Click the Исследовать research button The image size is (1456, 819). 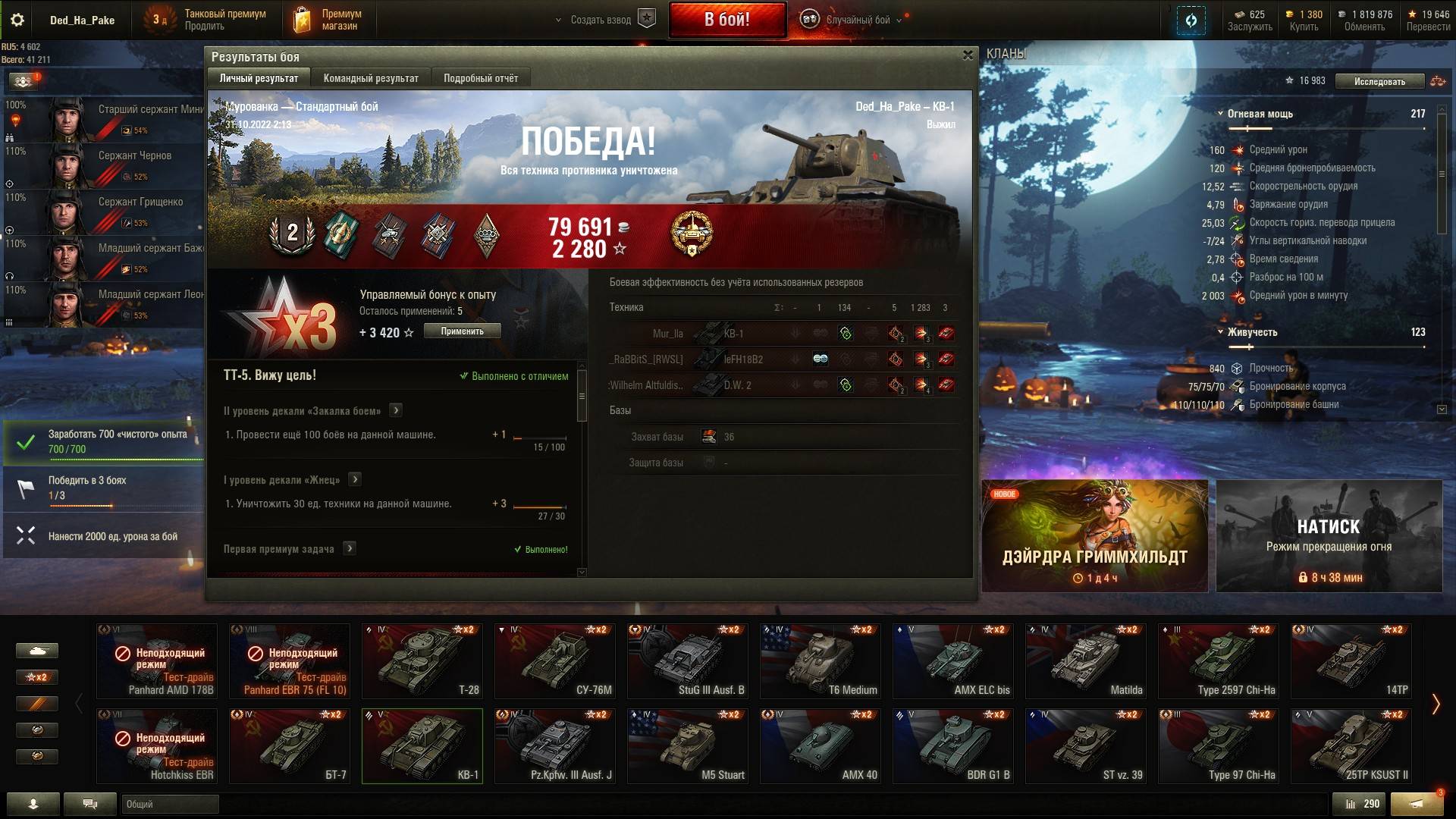coord(1379,81)
